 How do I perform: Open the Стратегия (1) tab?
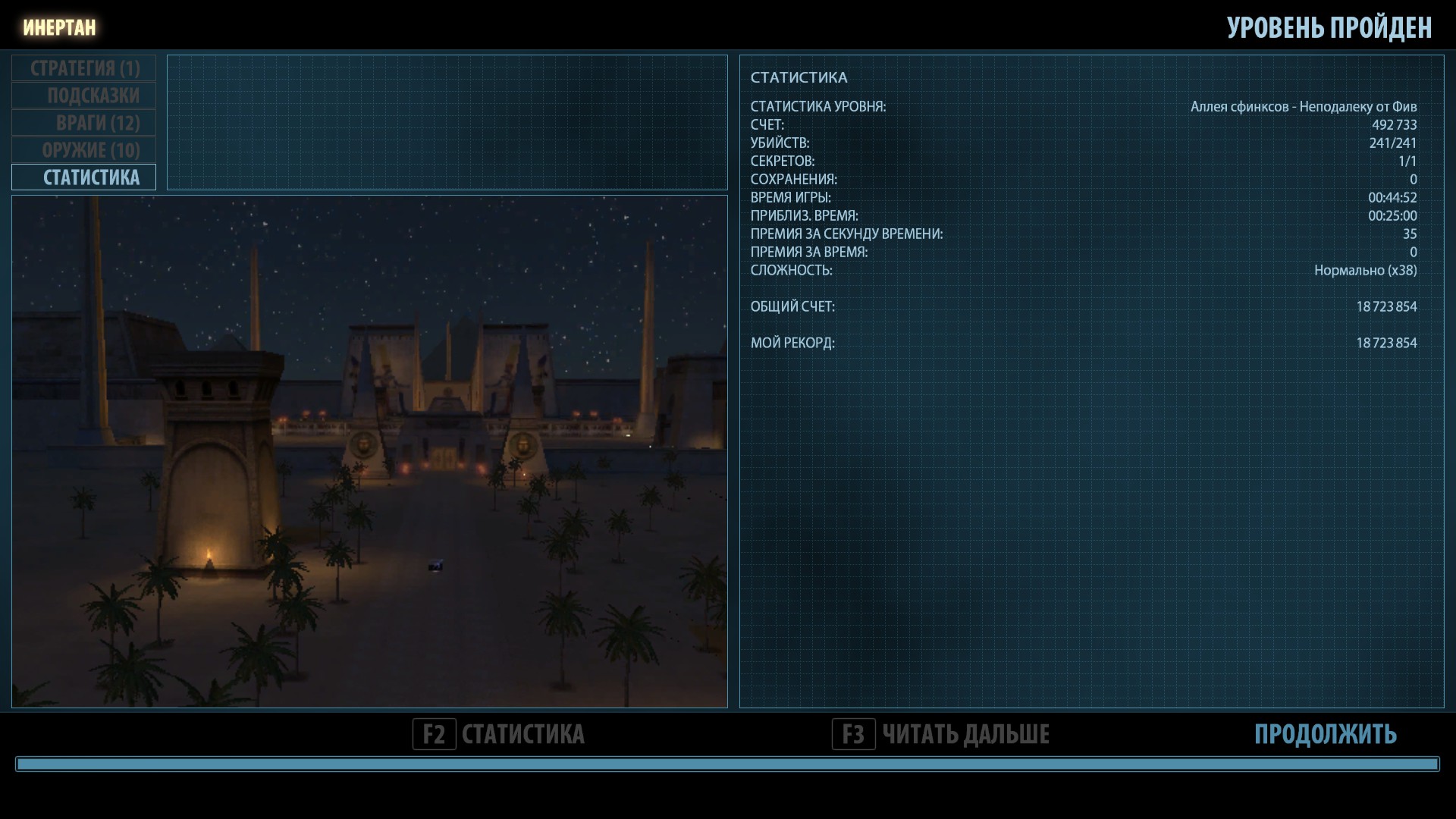pyautogui.click(x=84, y=68)
